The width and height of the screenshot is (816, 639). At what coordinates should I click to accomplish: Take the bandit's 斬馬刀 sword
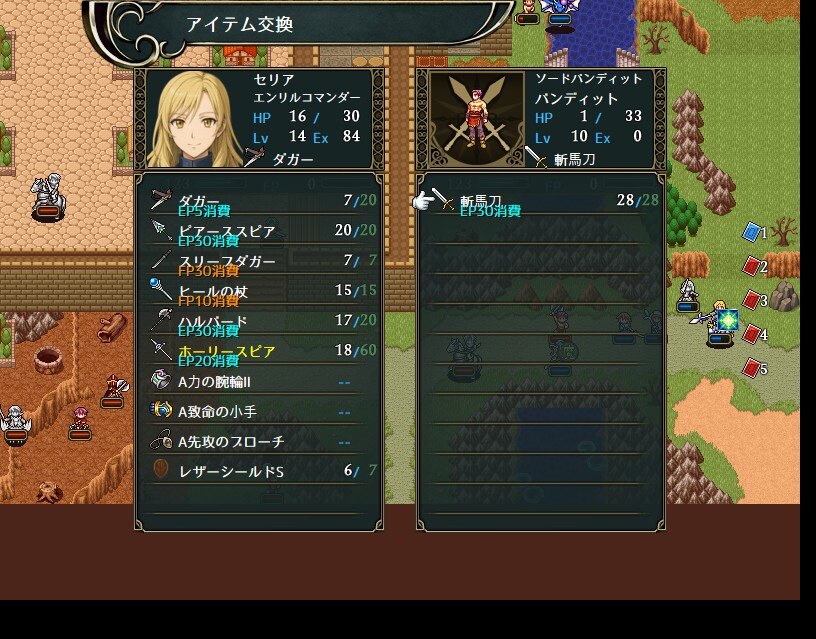coord(540,201)
